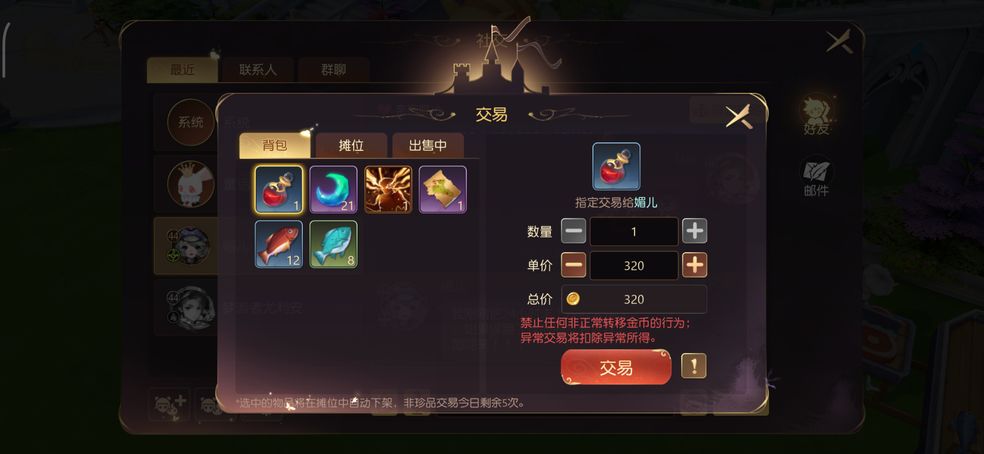Confirm with the red 交易 button
The image size is (984, 454).
(616, 367)
